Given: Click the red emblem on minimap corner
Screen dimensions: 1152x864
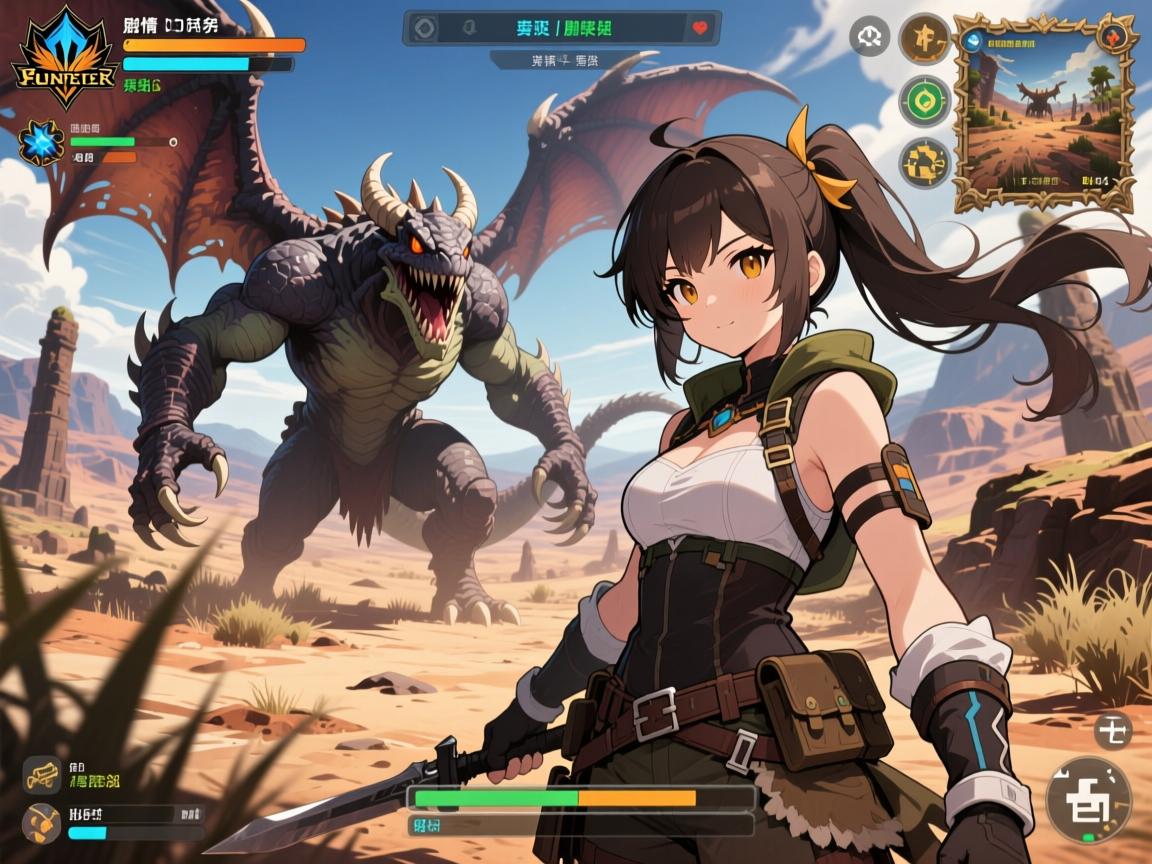Looking at the screenshot, I should (1116, 37).
